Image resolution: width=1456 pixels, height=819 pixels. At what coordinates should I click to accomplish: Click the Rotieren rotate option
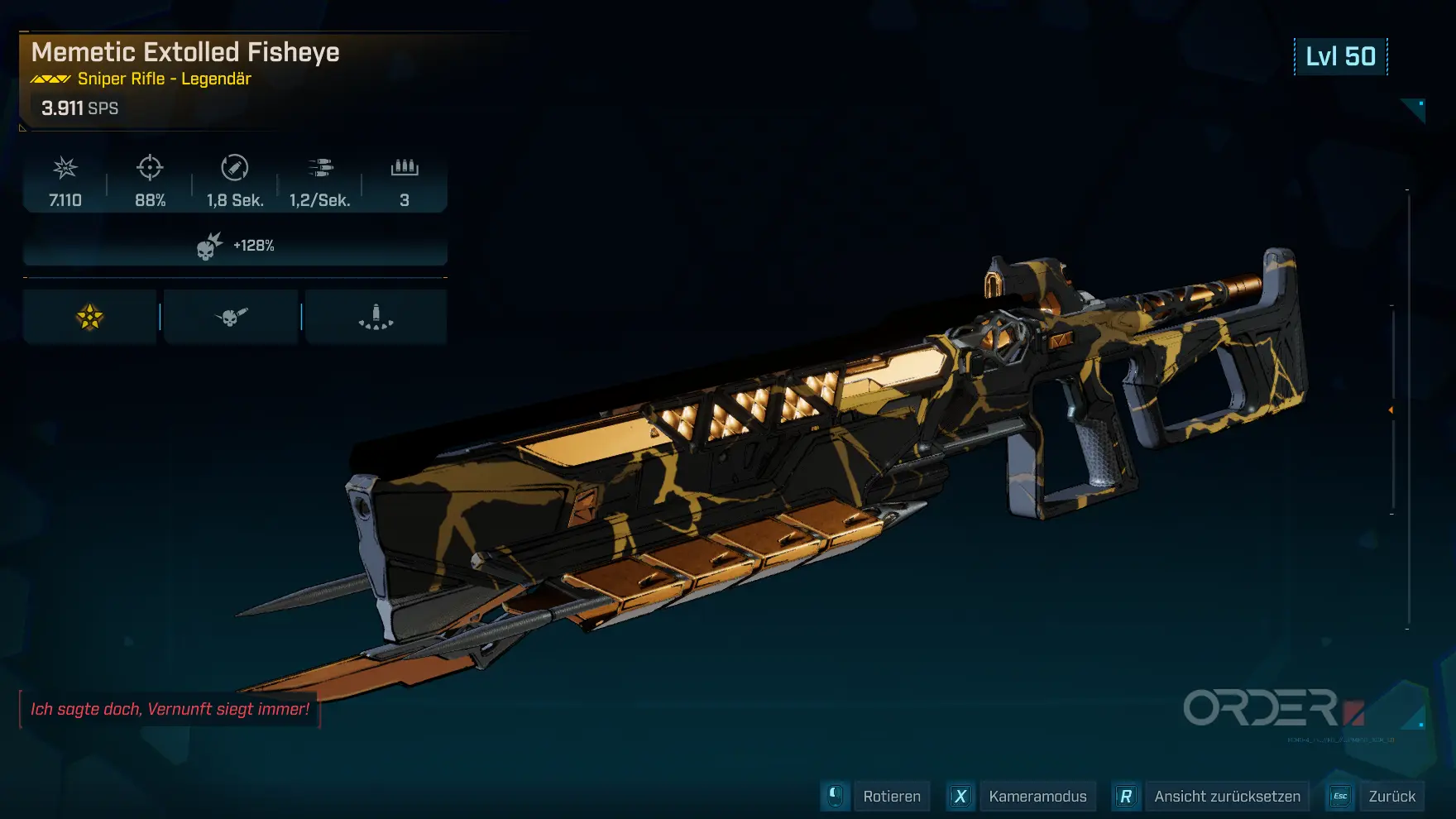coord(891,797)
